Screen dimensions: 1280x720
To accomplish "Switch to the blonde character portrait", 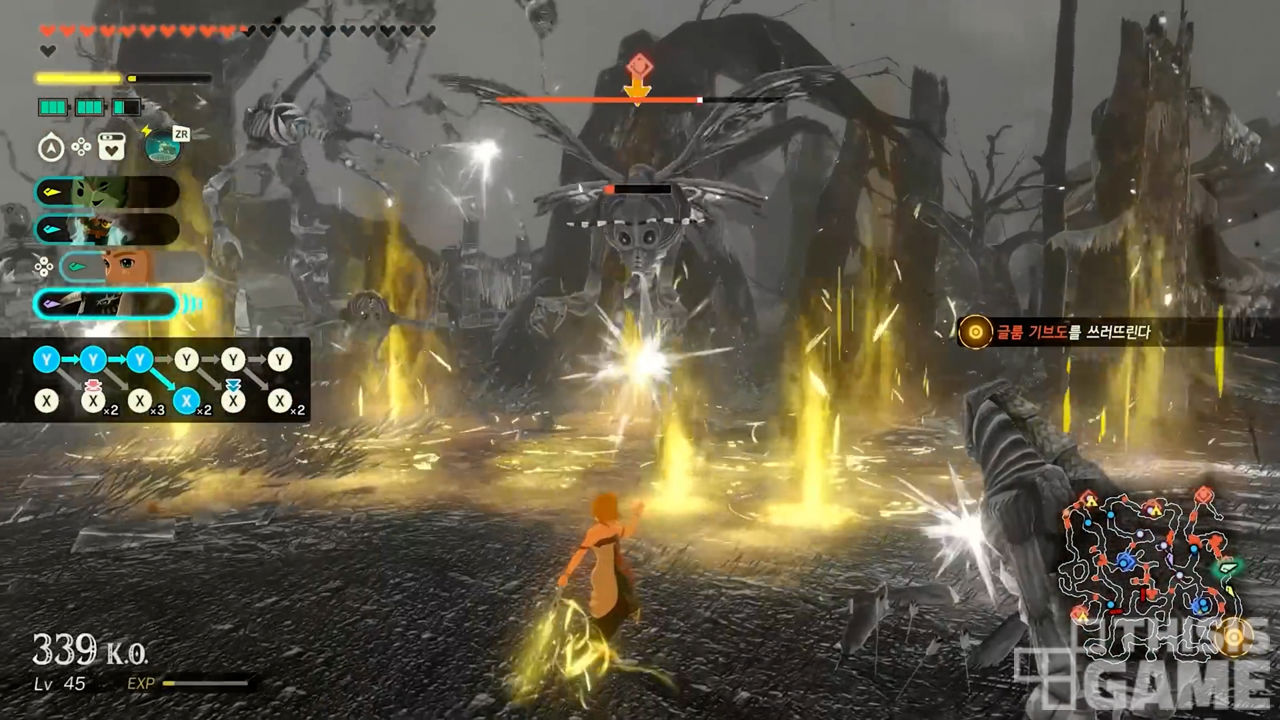I will 130,267.
